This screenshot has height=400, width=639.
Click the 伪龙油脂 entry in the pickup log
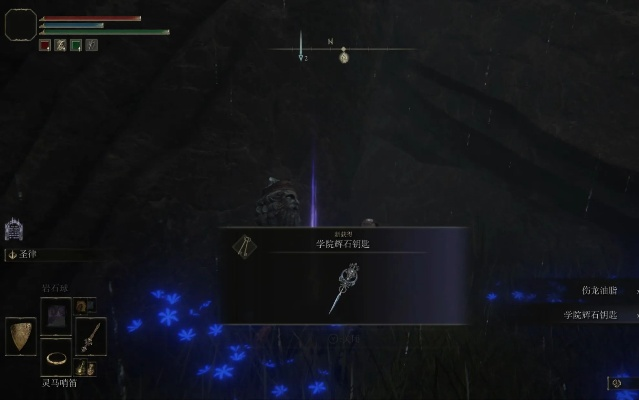pos(598,291)
